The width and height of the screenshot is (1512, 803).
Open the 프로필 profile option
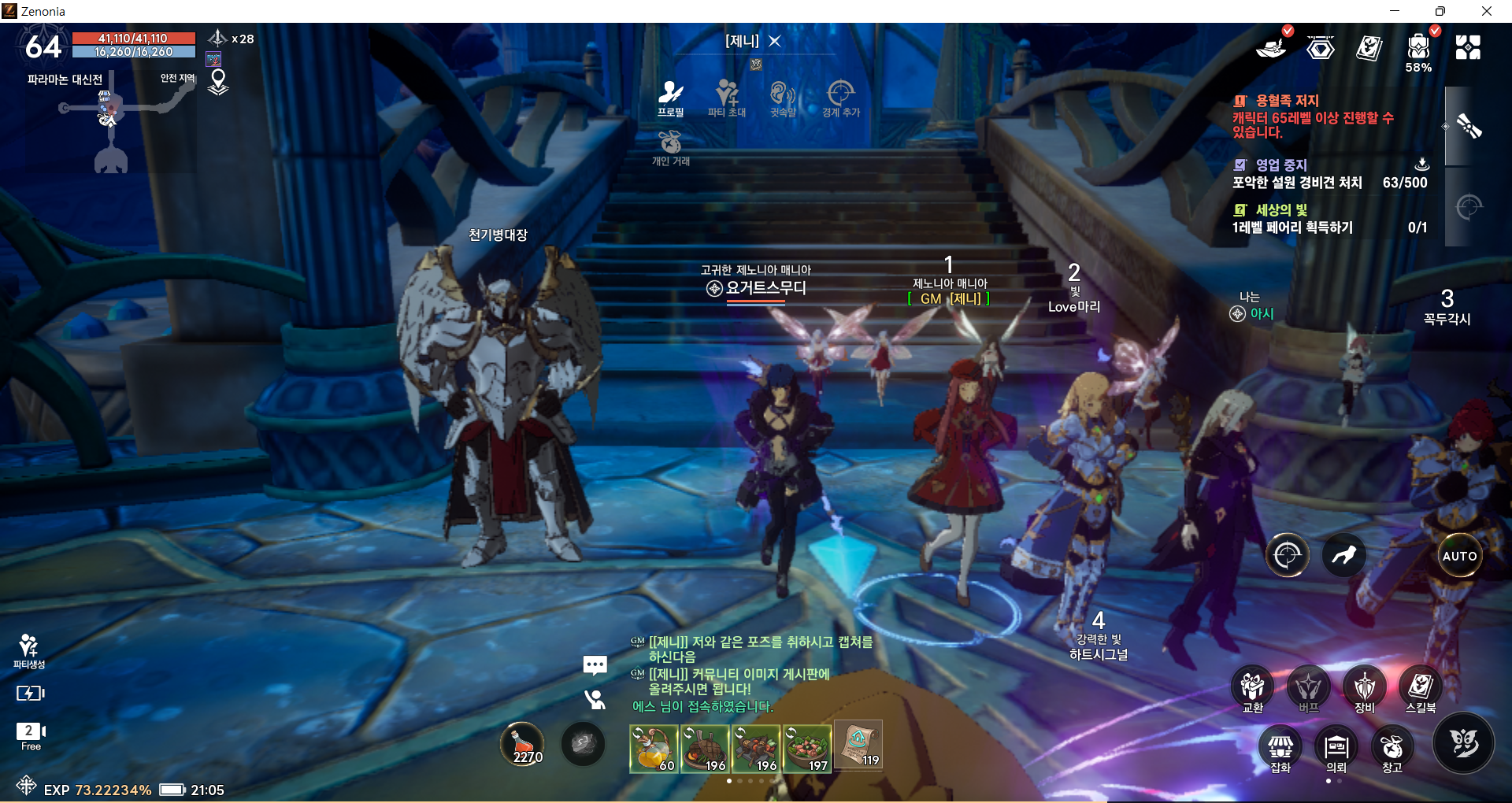point(671,98)
